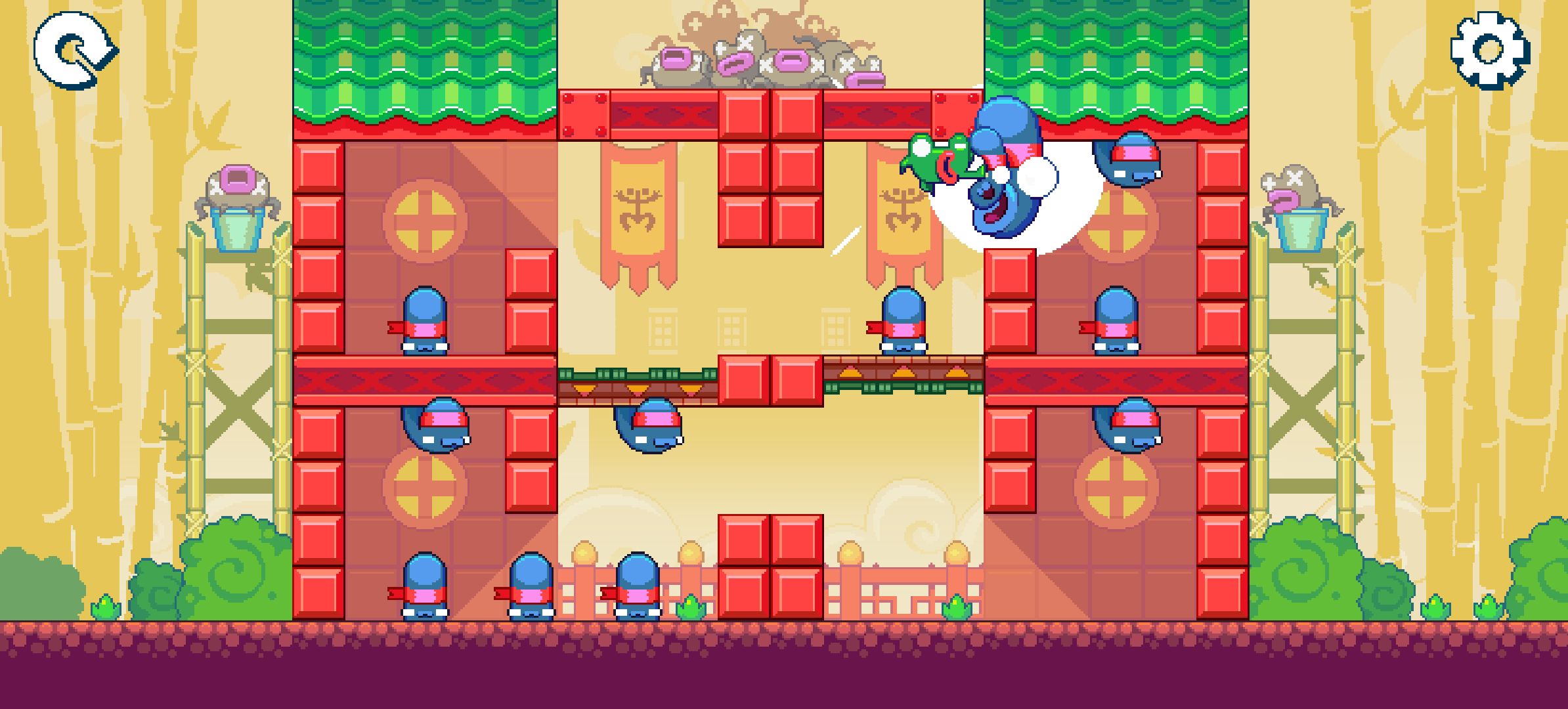Image resolution: width=1568 pixels, height=709 pixels.
Task: Restart the level with the circular arrow button
Action: (x=74, y=51)
